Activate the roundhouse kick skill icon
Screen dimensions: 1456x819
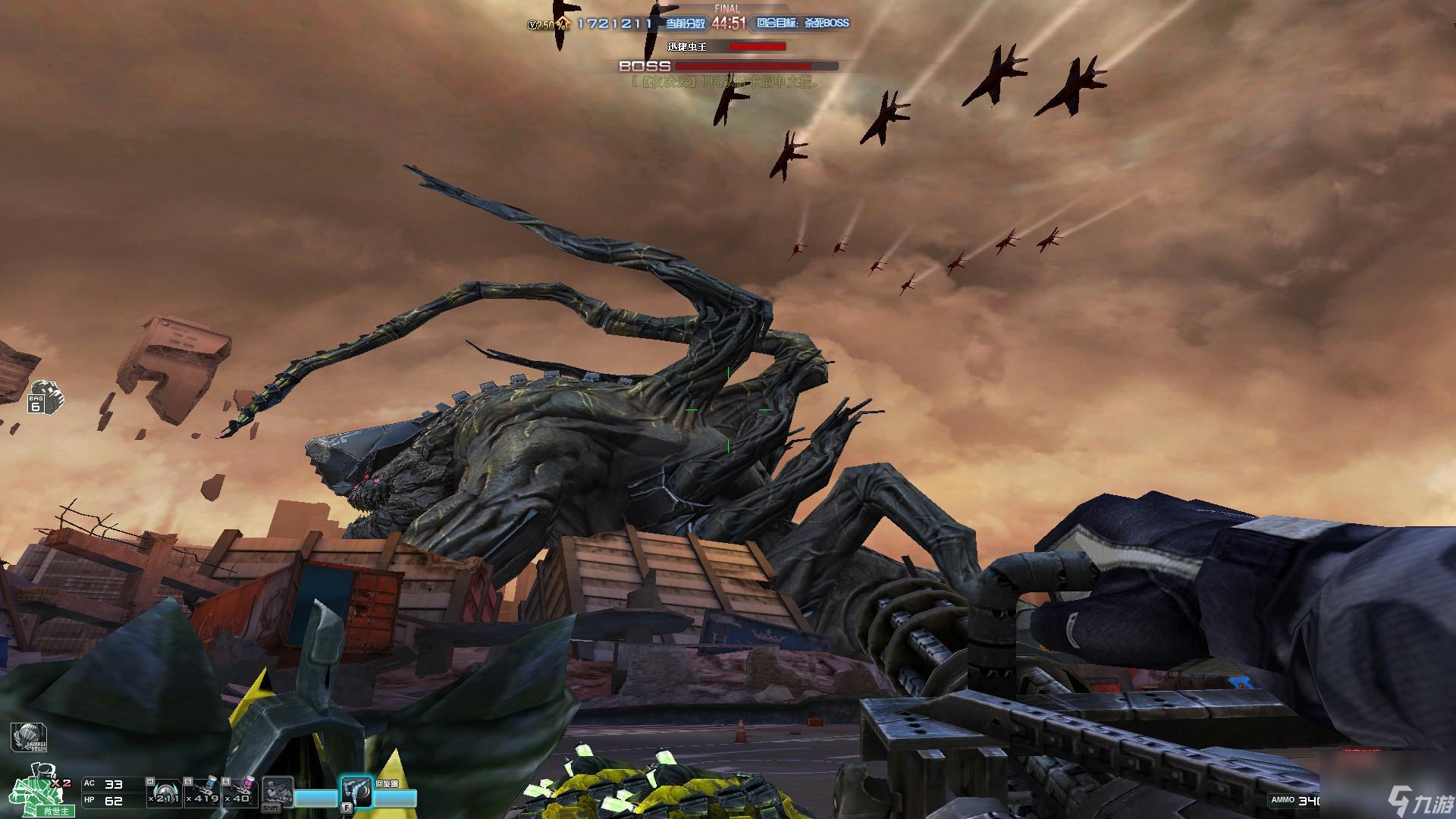coord(356,792)
